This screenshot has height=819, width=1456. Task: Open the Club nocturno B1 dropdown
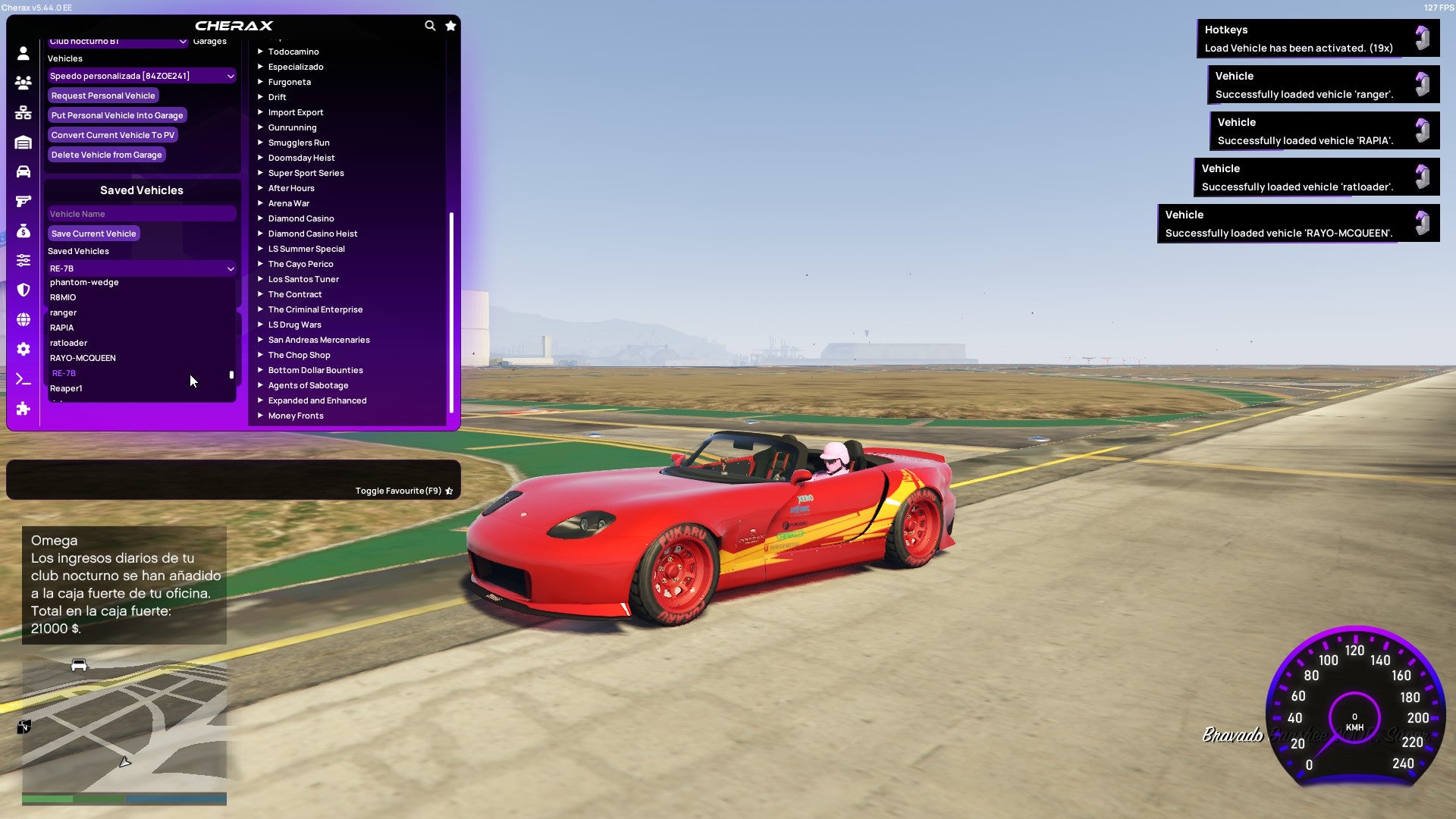click(x=118, y=42)
